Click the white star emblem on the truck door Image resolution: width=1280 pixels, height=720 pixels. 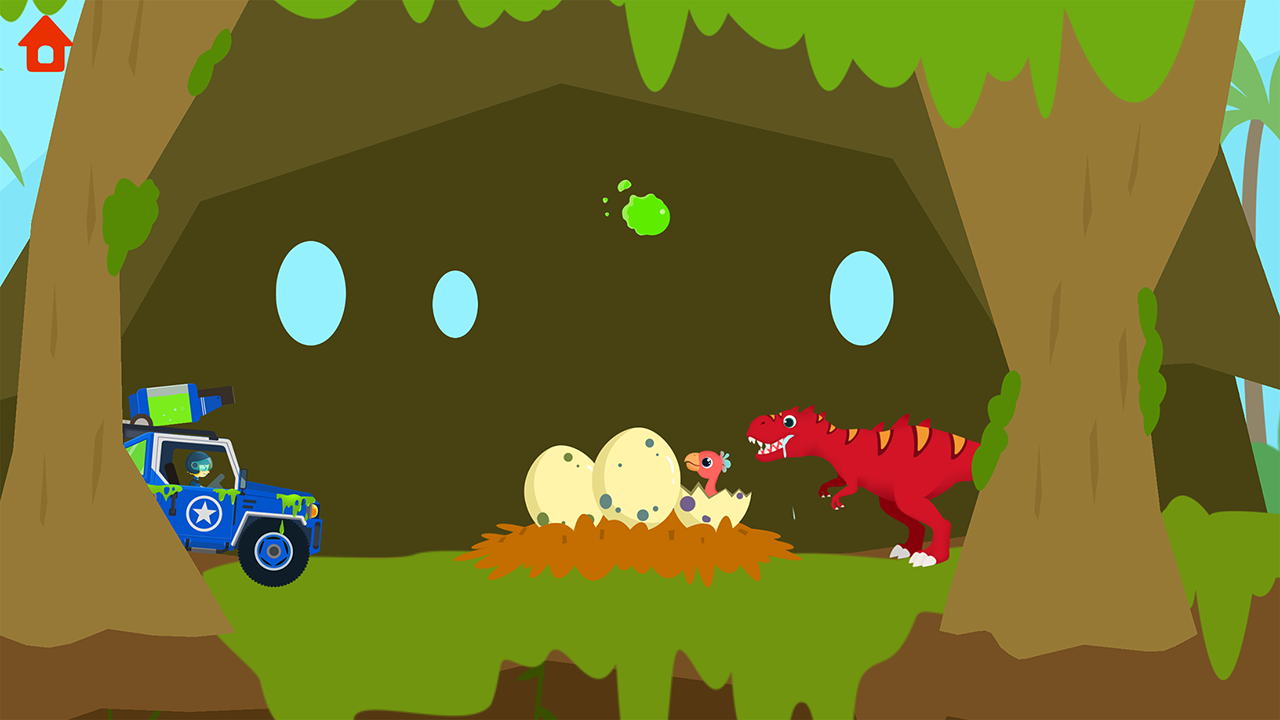point(203,512)
